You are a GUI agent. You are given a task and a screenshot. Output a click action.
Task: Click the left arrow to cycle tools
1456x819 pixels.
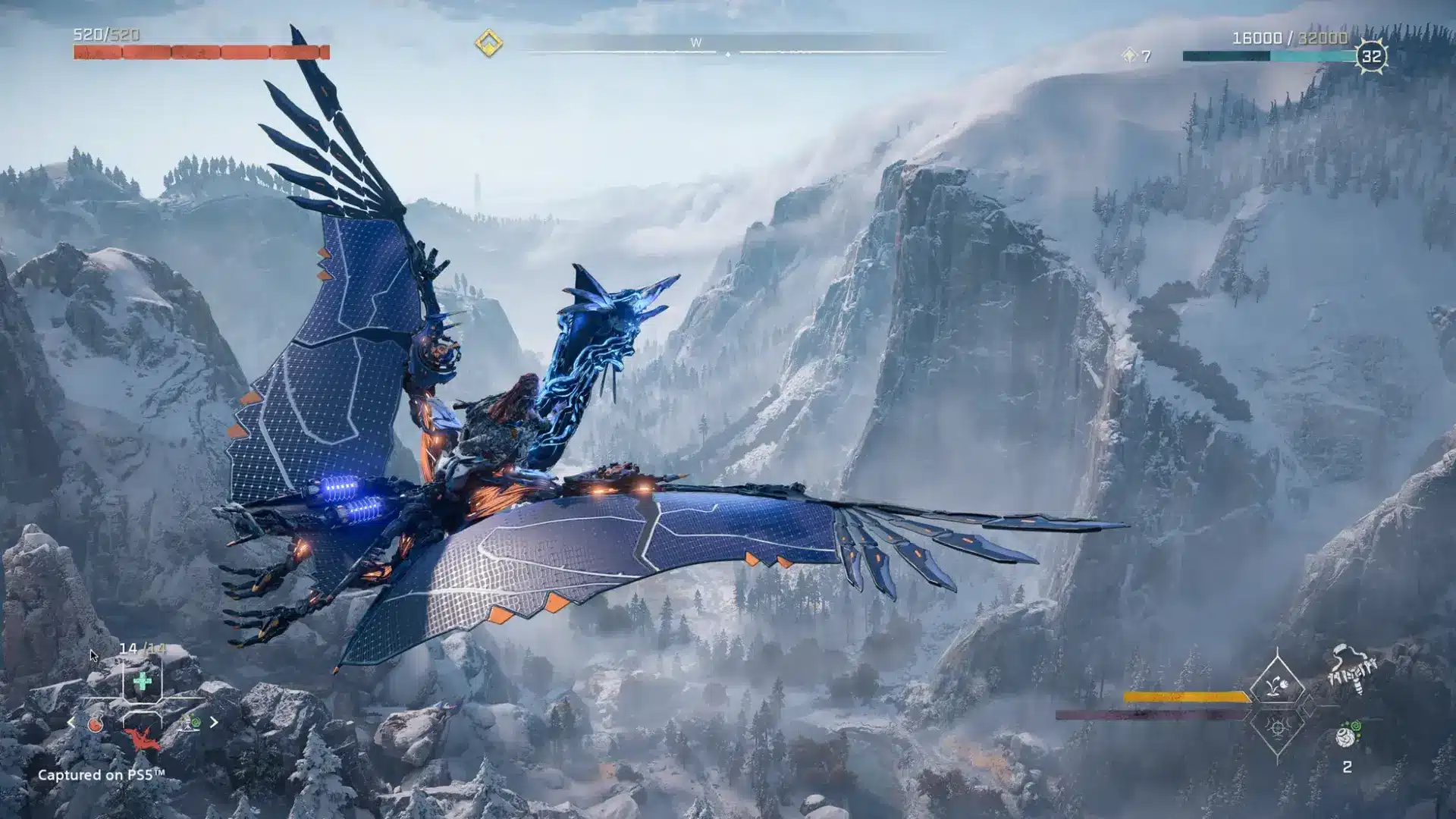tap(71, 721)
